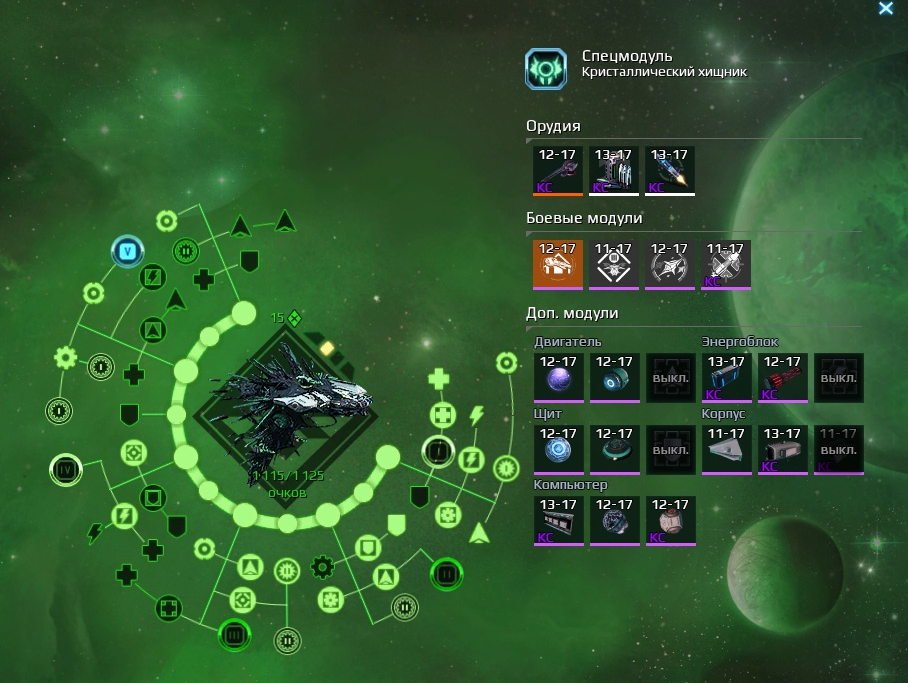Image resolution: width=908 pixels, height=683 pixels.
Task: Click the disabled third engine slot
Action: 669,378
